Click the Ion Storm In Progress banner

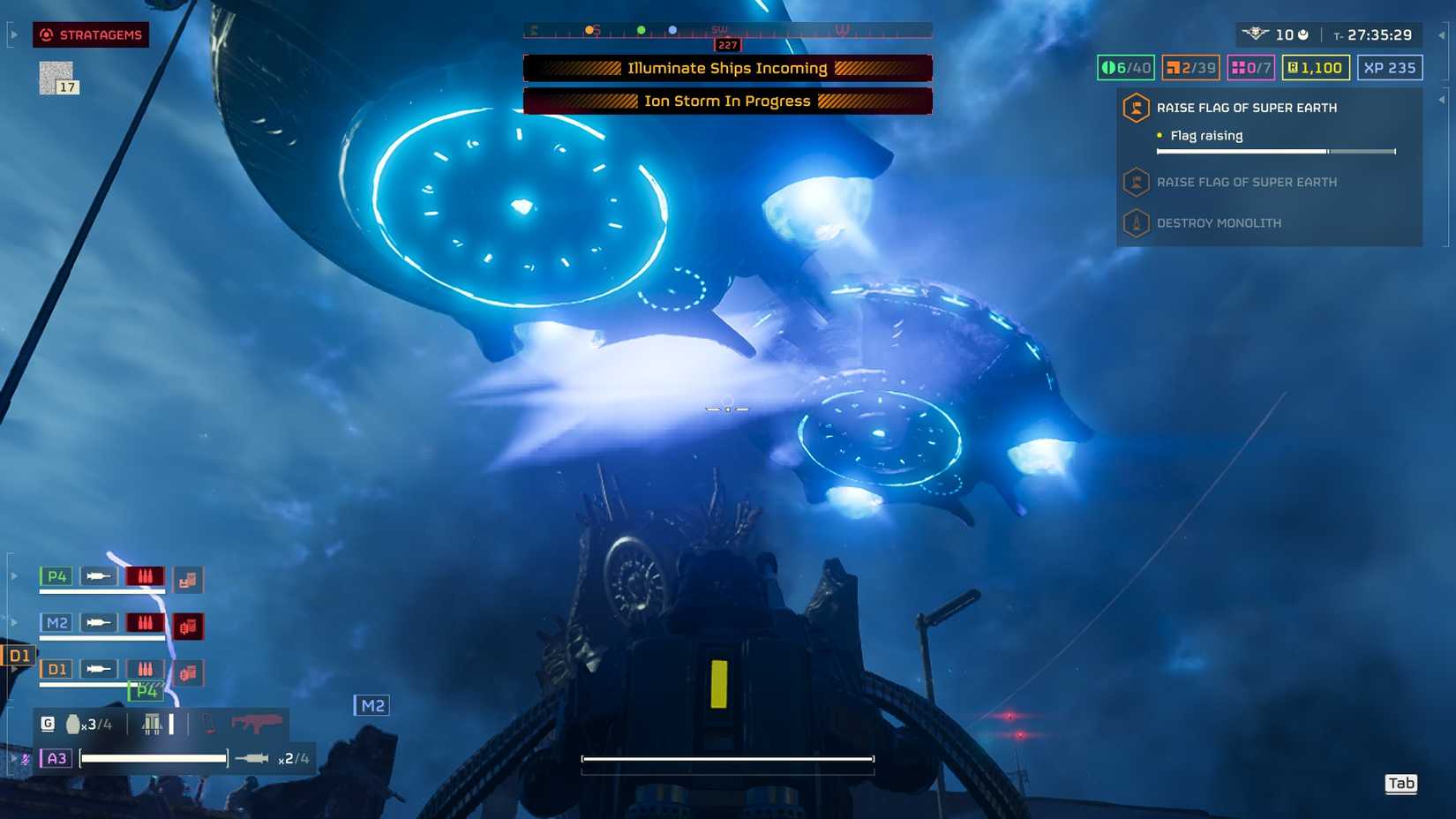(727, 101)
